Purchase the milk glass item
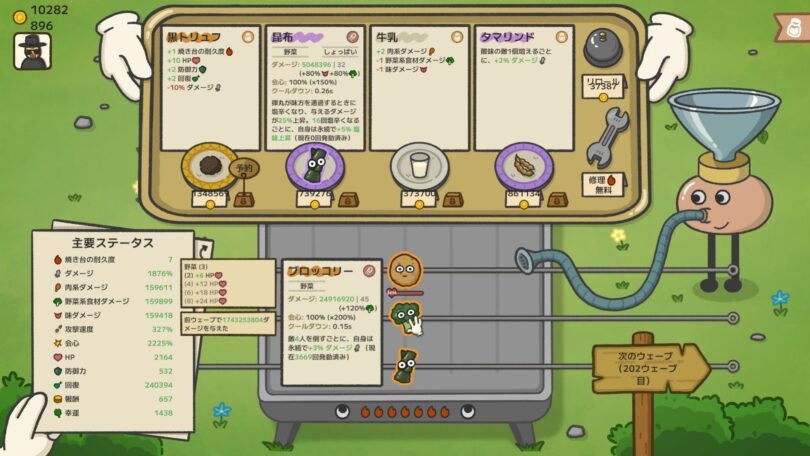The image size is (810, 456). point(416,165)
